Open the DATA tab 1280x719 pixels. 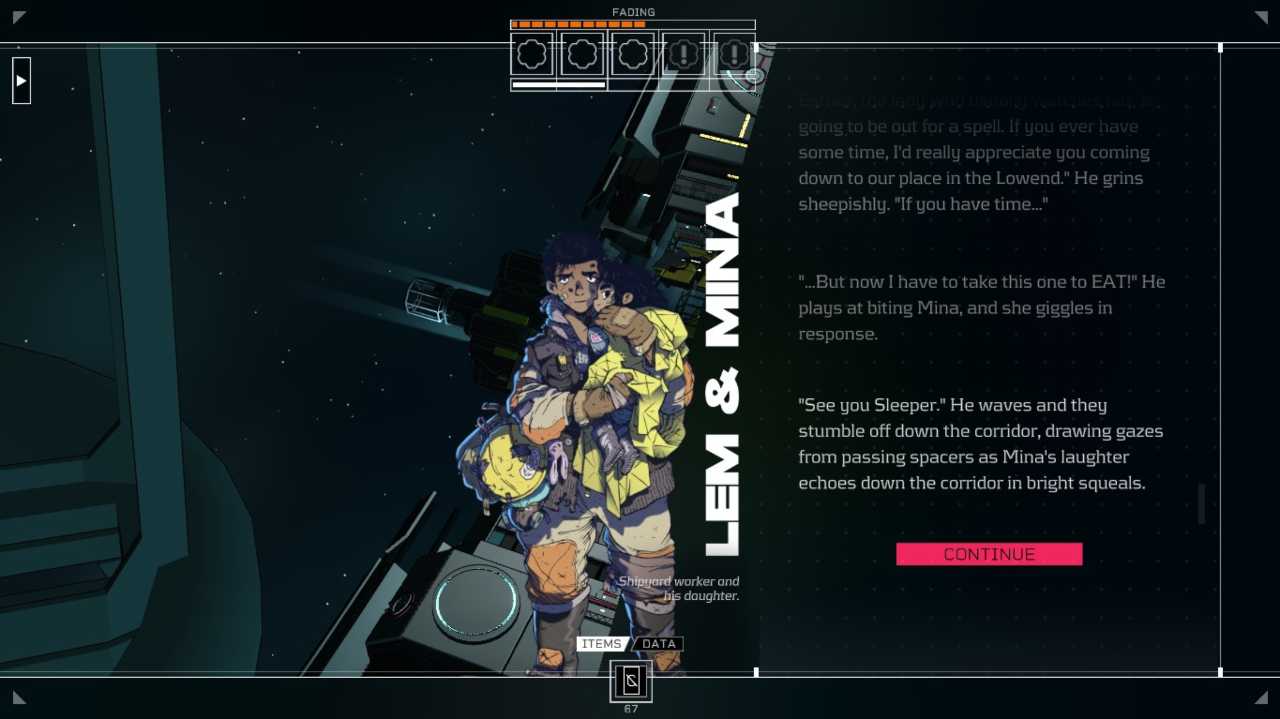click(x=659, y=644)
